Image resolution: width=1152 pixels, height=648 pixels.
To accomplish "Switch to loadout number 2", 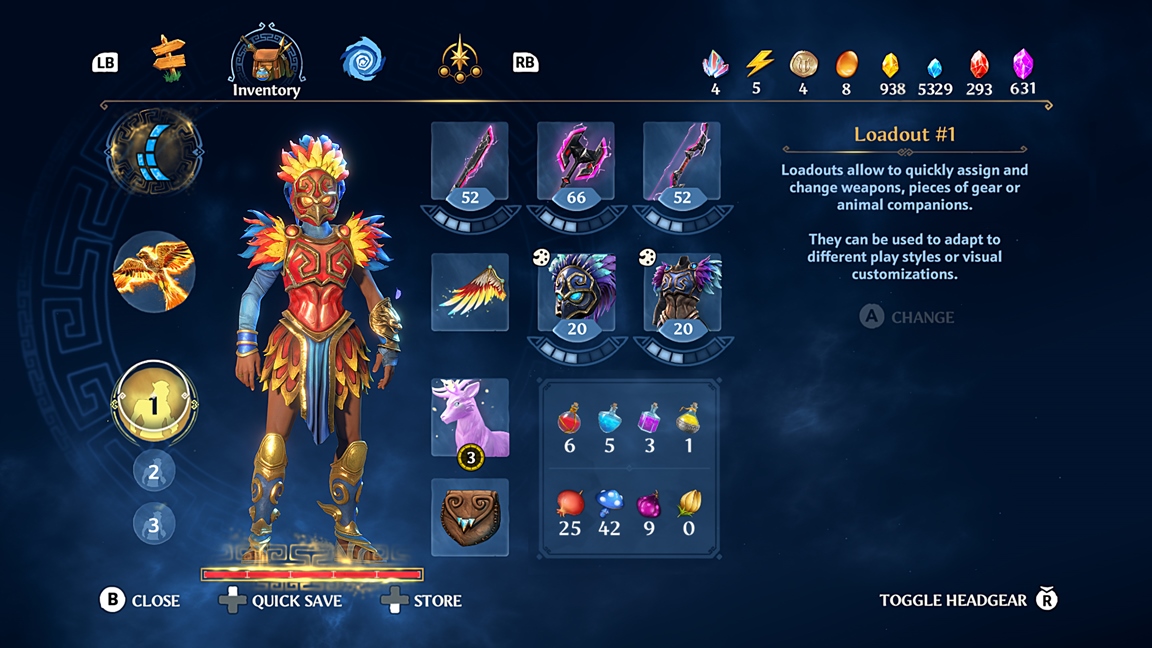I will tap(154, 472).
